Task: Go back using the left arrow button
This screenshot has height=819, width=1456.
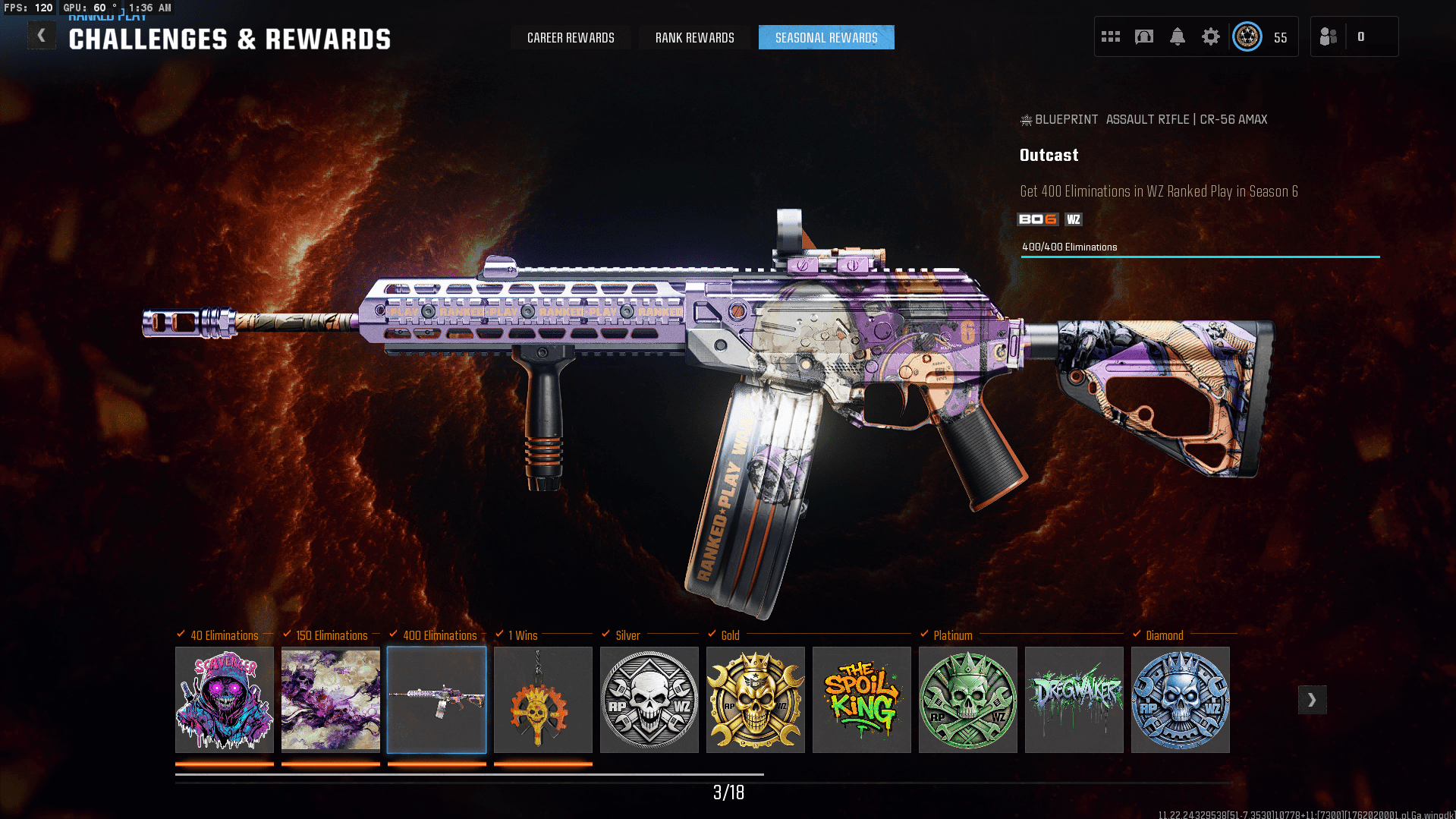Action: [42, 36]
